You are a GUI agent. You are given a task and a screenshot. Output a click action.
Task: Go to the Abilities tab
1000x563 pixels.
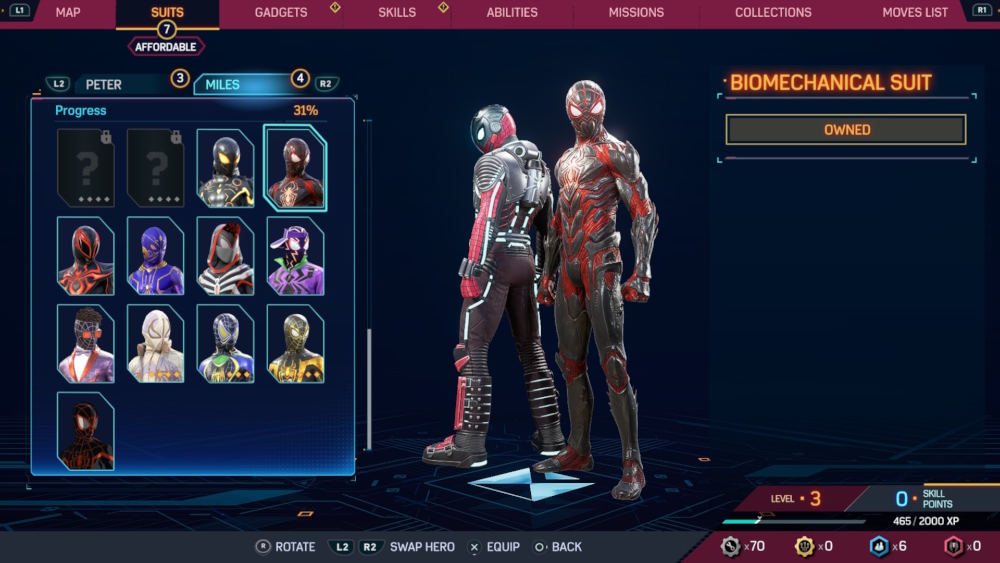(x=512, y=13)
